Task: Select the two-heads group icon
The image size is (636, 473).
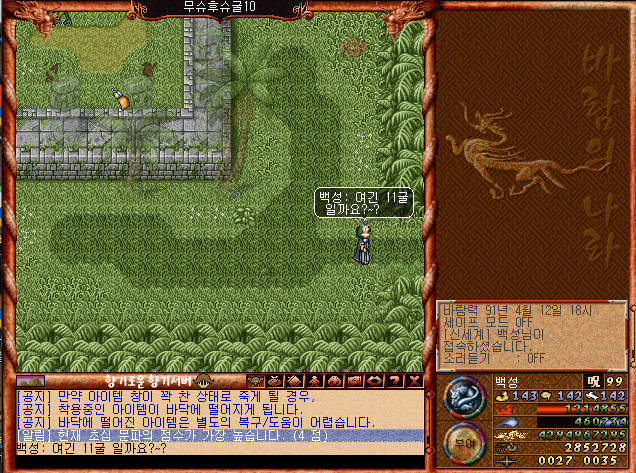Action: pyautogui.click(x=334, y=380)
